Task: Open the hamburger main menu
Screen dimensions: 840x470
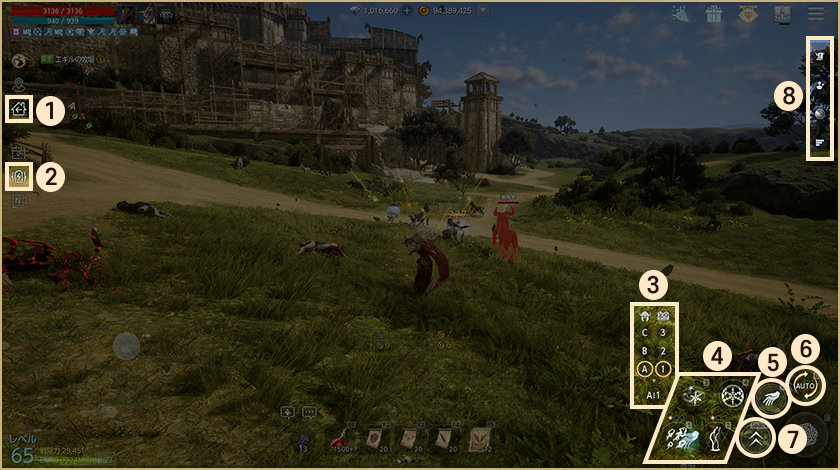Action: pos(816,13)
